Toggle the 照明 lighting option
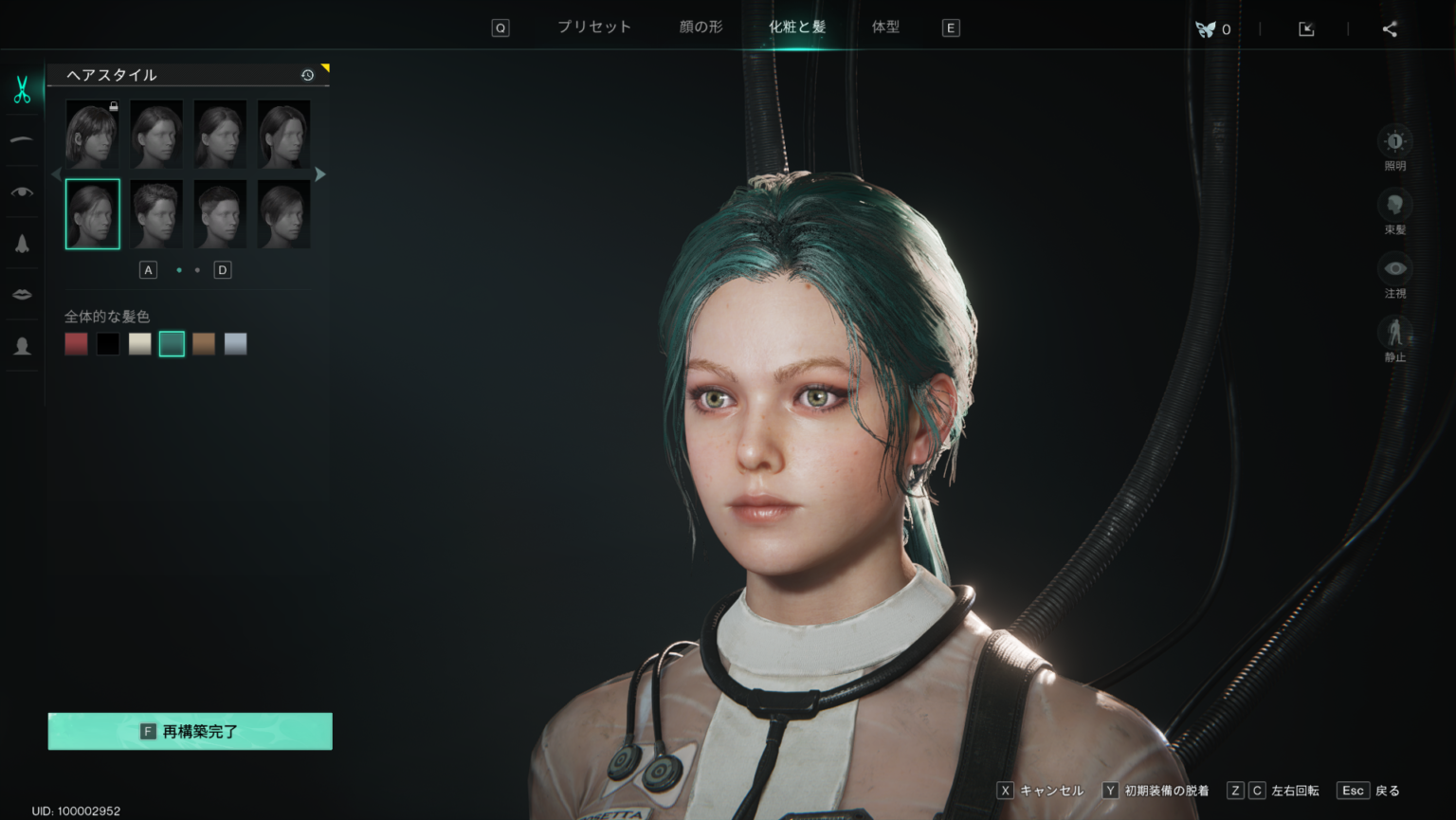This screenshot has width=1456, height=820. pos(1394,142)
